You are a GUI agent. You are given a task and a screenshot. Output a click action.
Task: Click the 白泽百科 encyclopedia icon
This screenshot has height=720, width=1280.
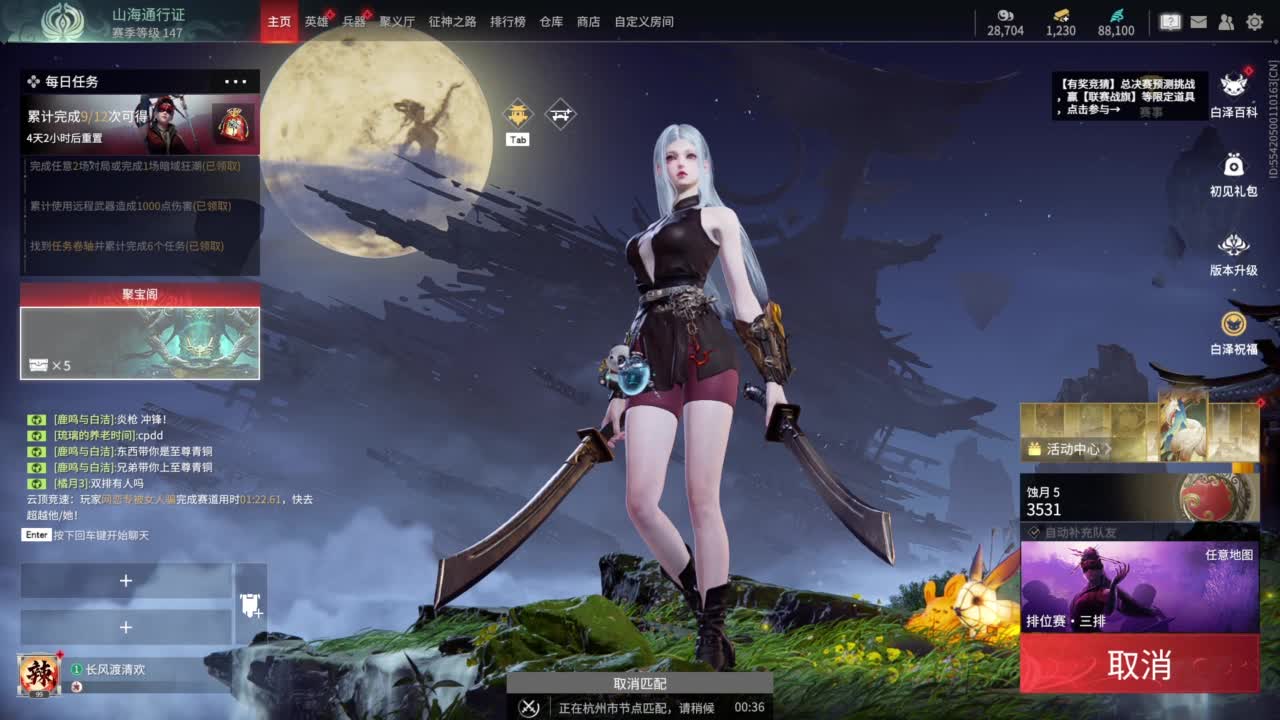1235,85
